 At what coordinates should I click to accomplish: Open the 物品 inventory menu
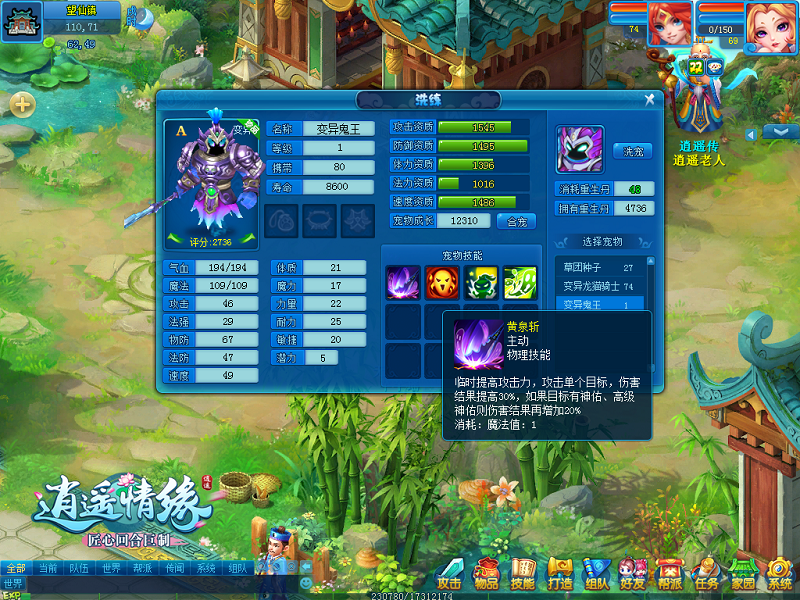click(x=486, y=575)
